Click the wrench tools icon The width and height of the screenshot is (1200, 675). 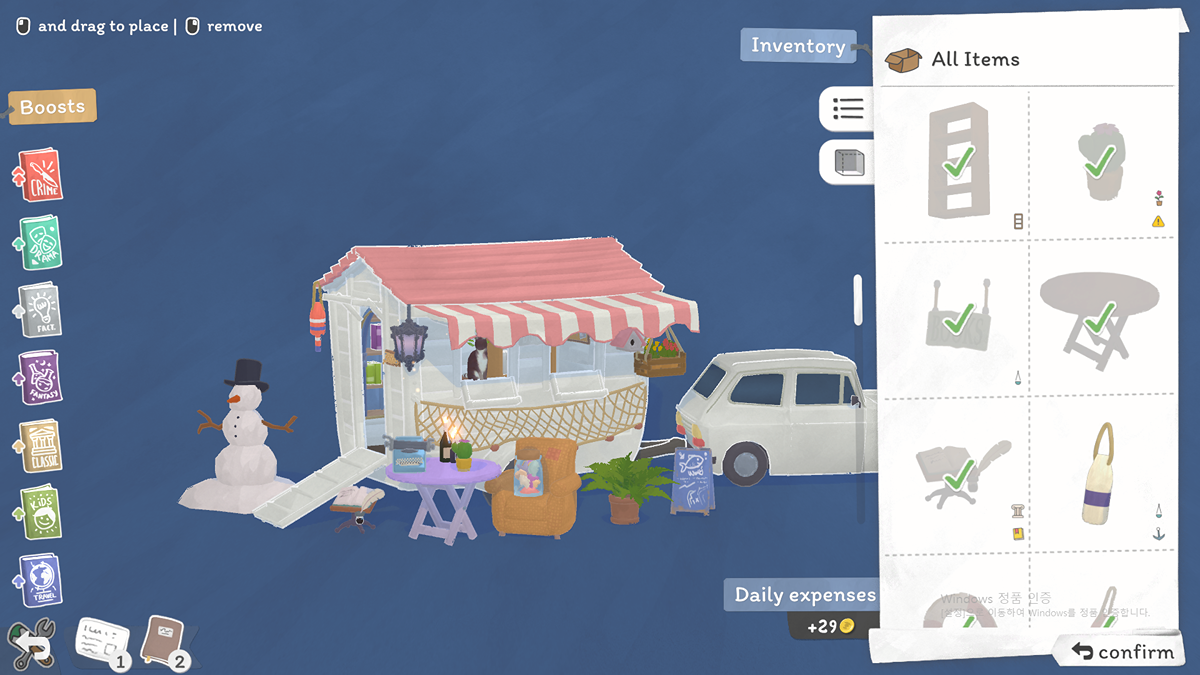pos(30,643)
